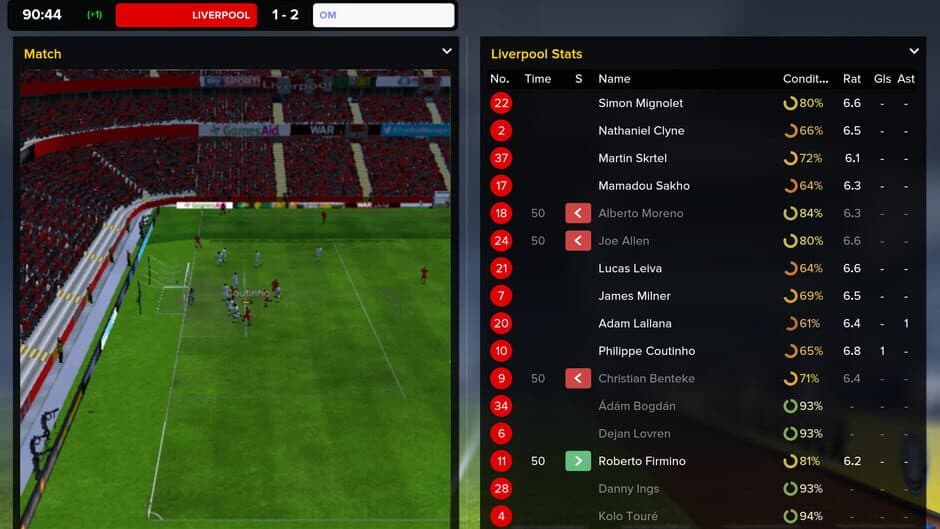Viewport: 940px width, 529px height.
Task: Select Lucas Leiva in the squad list
Action: click(x=629, y=268)
